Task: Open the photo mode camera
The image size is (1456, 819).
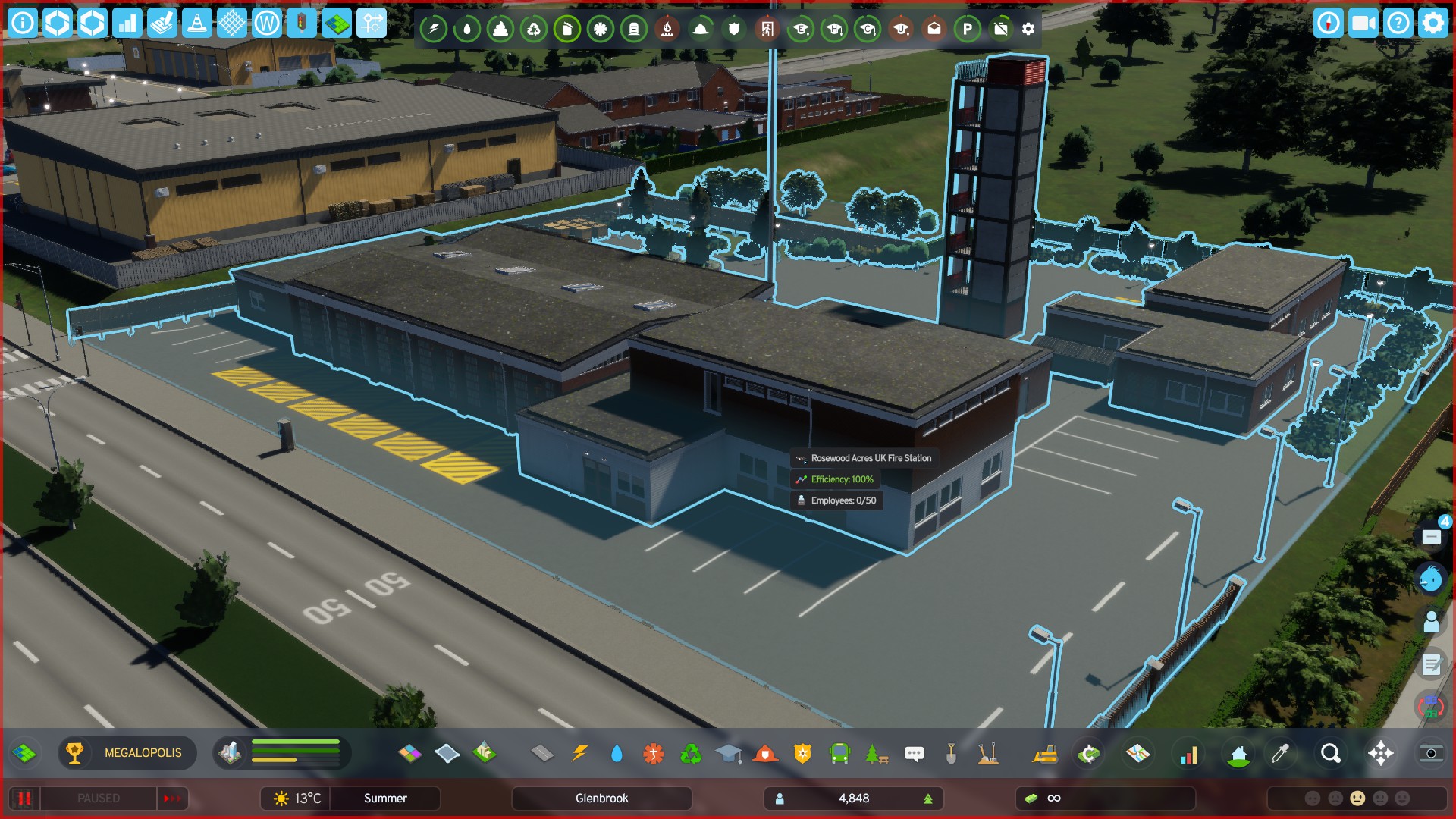Action: tap(1430, 754)
